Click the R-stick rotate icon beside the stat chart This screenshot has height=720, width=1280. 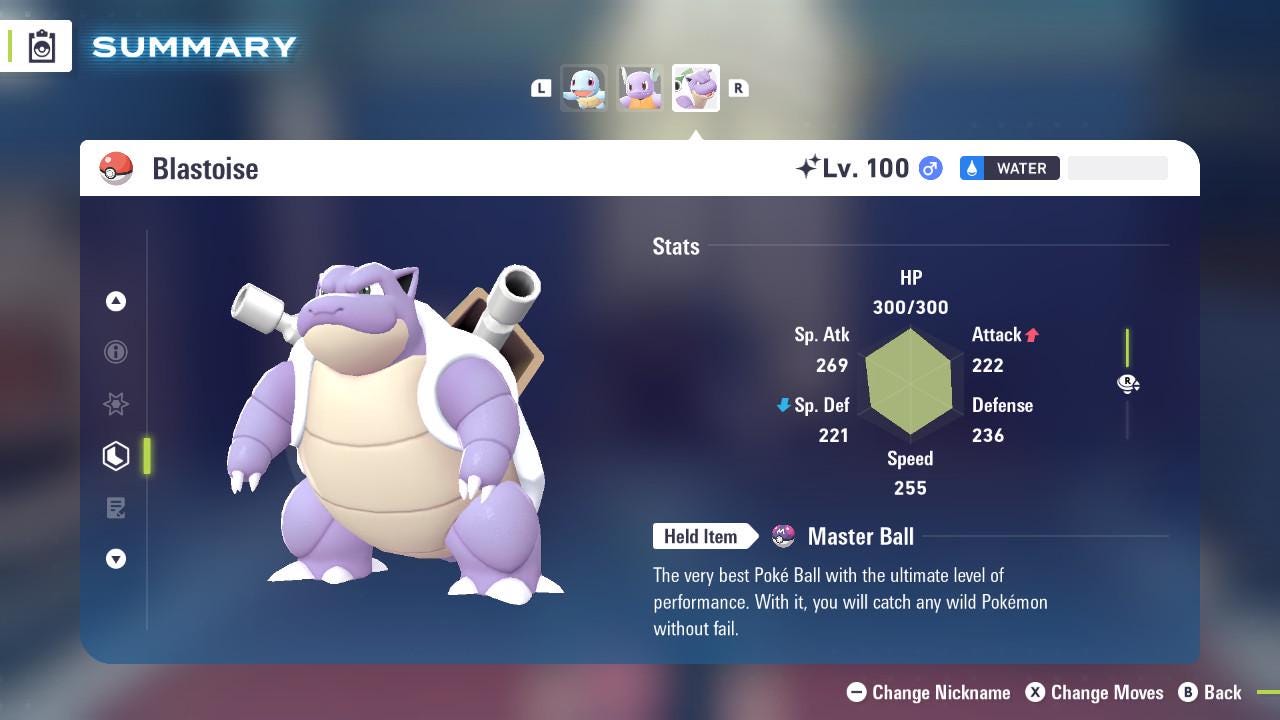pyautogui.click(x=1128, y=383)
